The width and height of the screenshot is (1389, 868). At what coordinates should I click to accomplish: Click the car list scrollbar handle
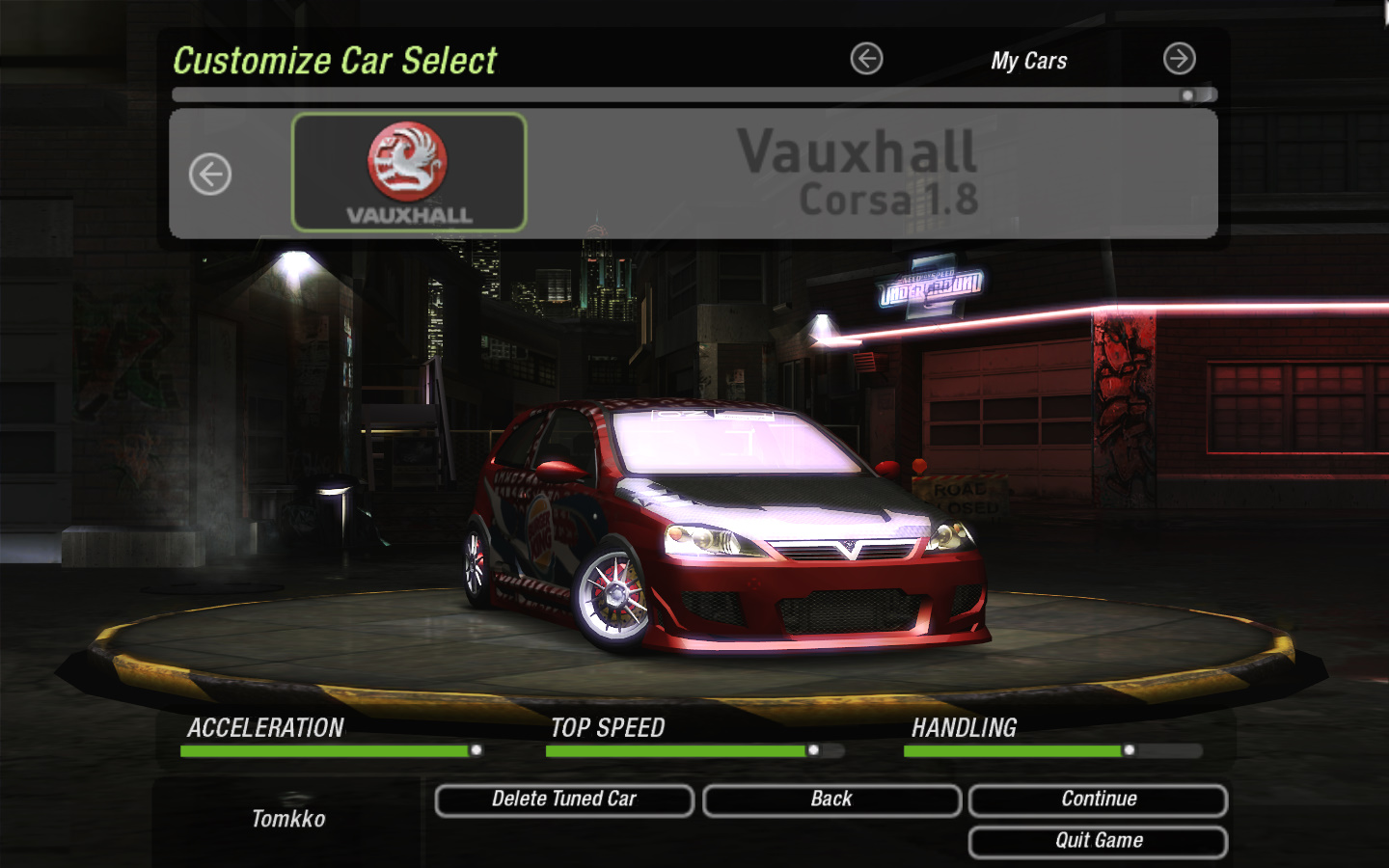point(1188,95)
